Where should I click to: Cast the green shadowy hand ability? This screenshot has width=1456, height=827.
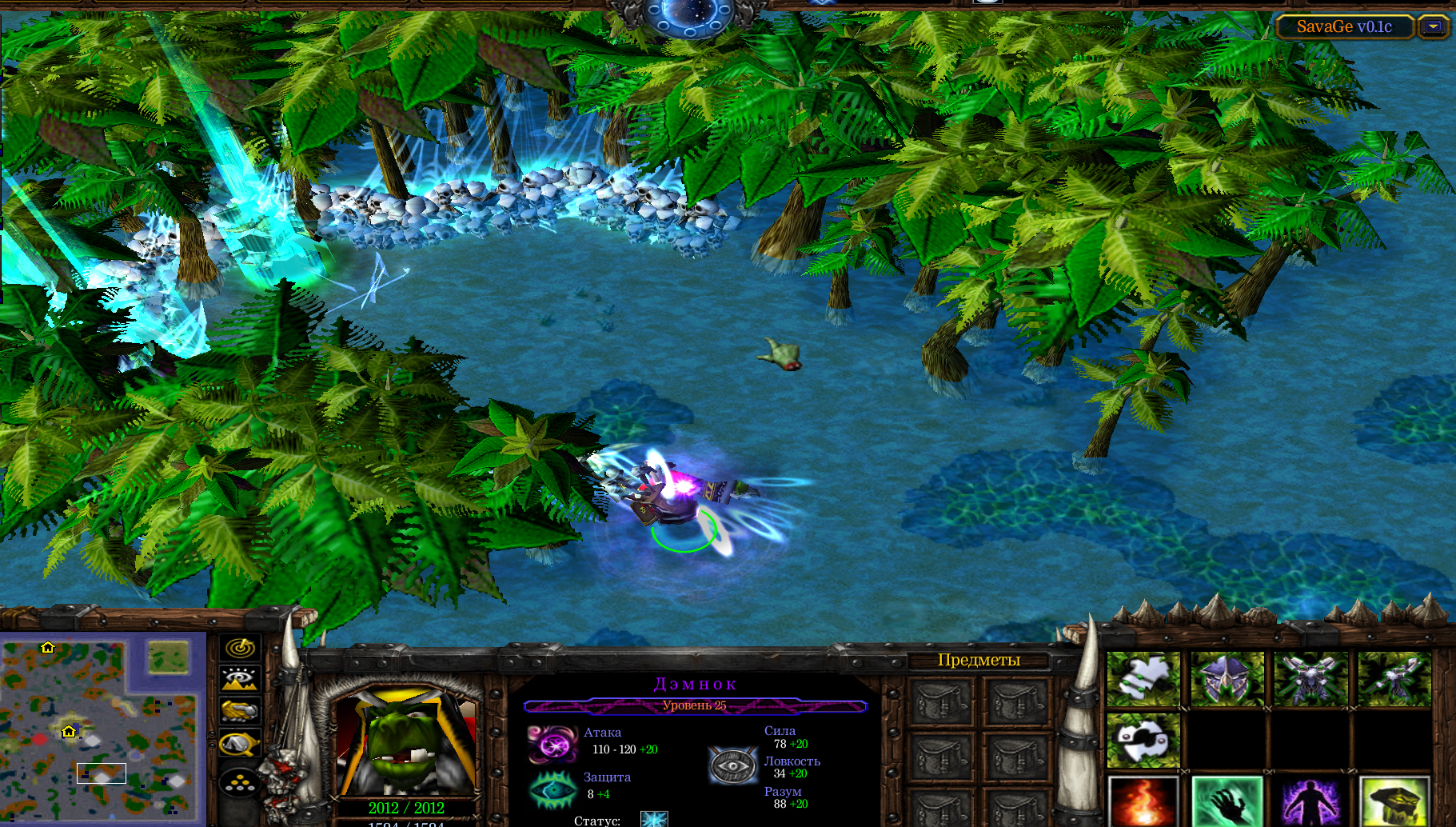(1227, 801)
